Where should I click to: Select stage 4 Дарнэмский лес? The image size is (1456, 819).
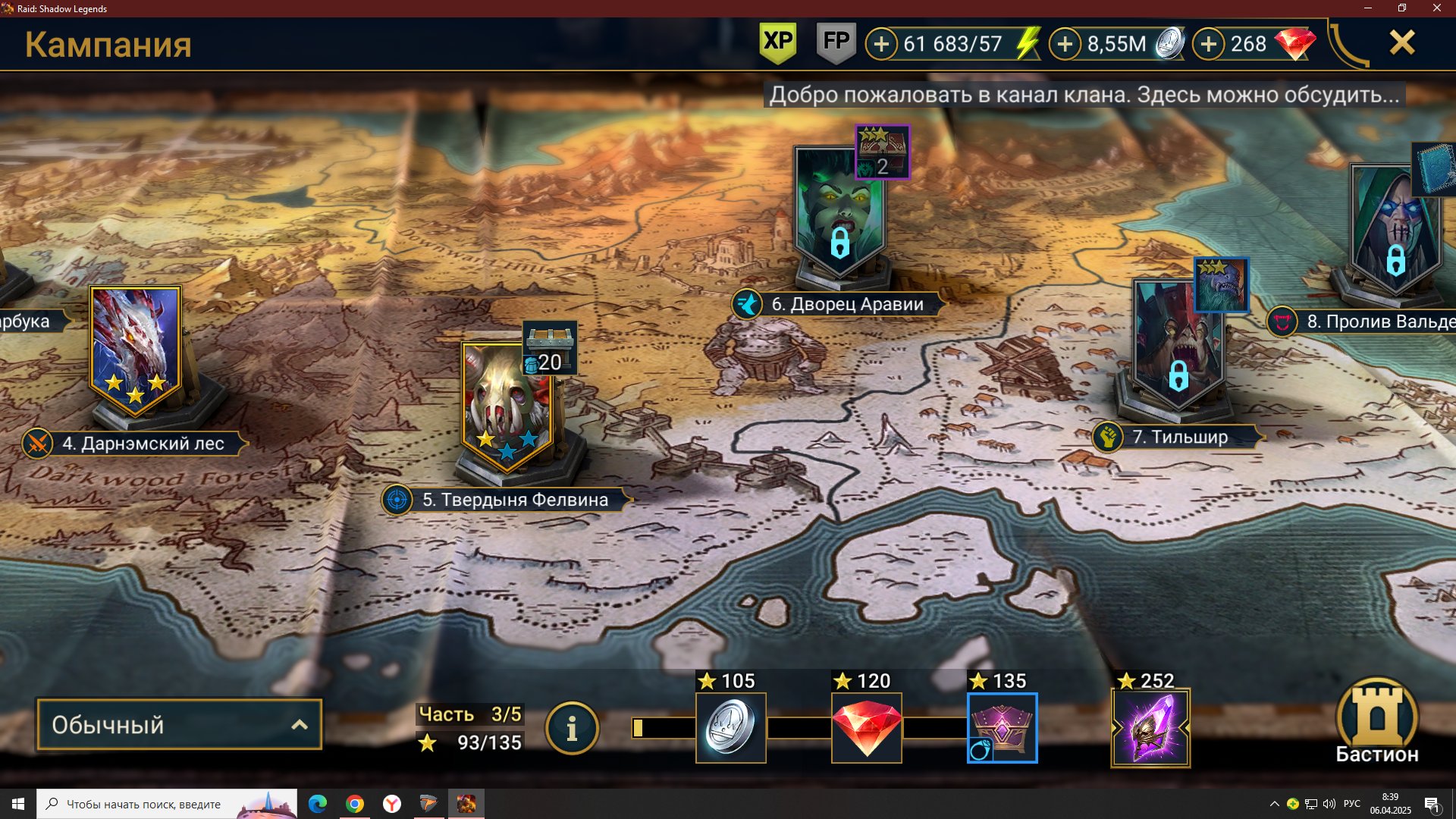point(135,350)
